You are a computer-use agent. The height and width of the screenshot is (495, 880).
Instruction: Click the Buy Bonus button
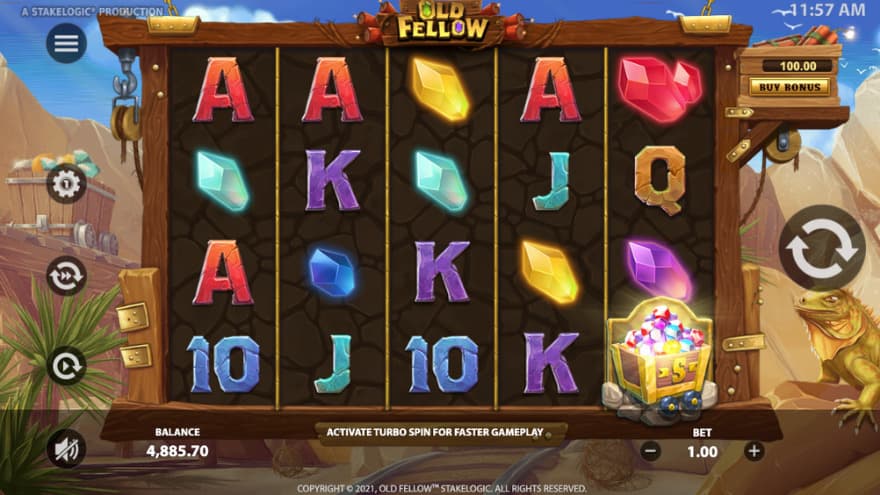coord(789,86)
